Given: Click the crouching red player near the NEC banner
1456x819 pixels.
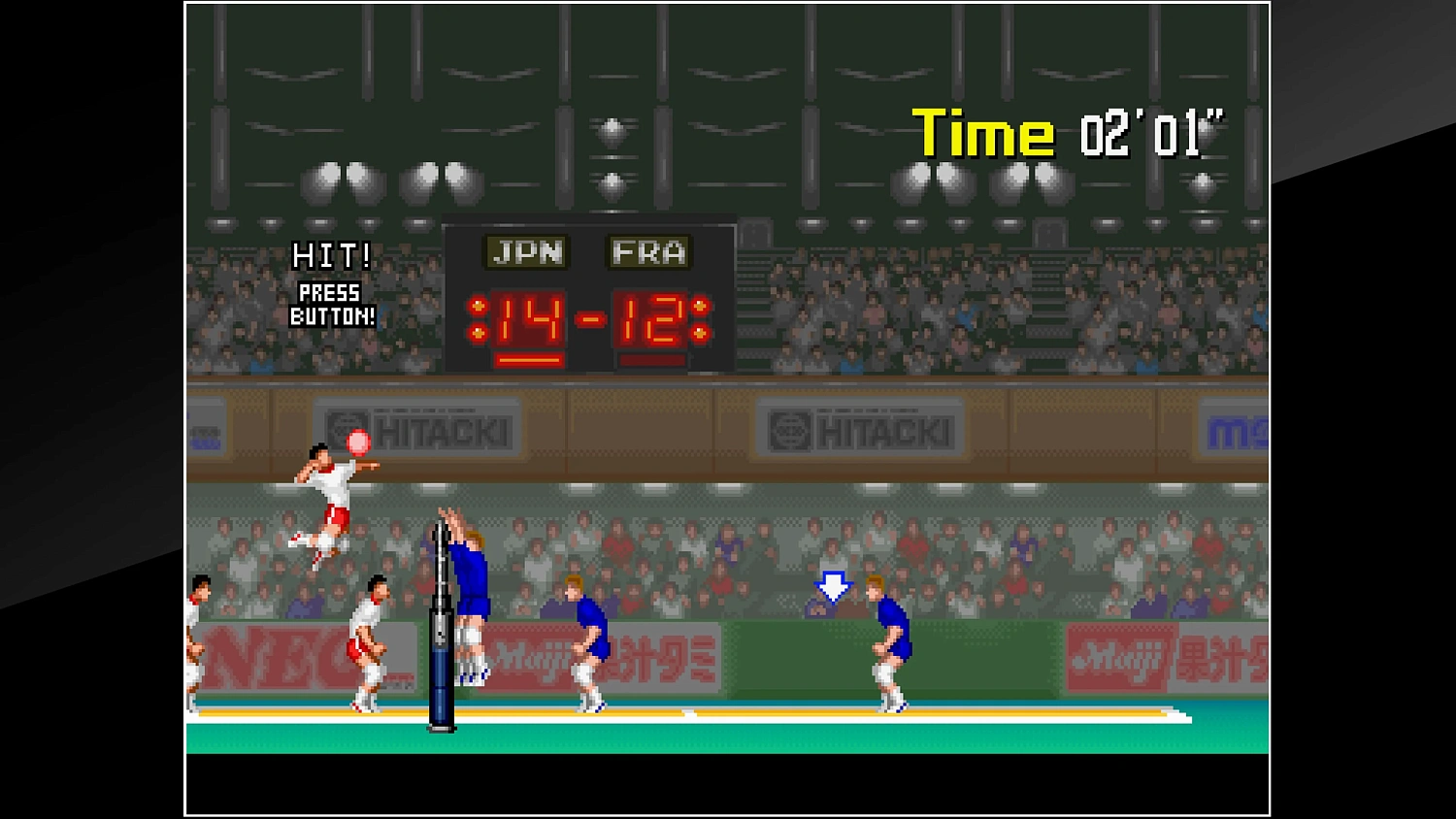Looking at the screenshot, I should 367,640.
